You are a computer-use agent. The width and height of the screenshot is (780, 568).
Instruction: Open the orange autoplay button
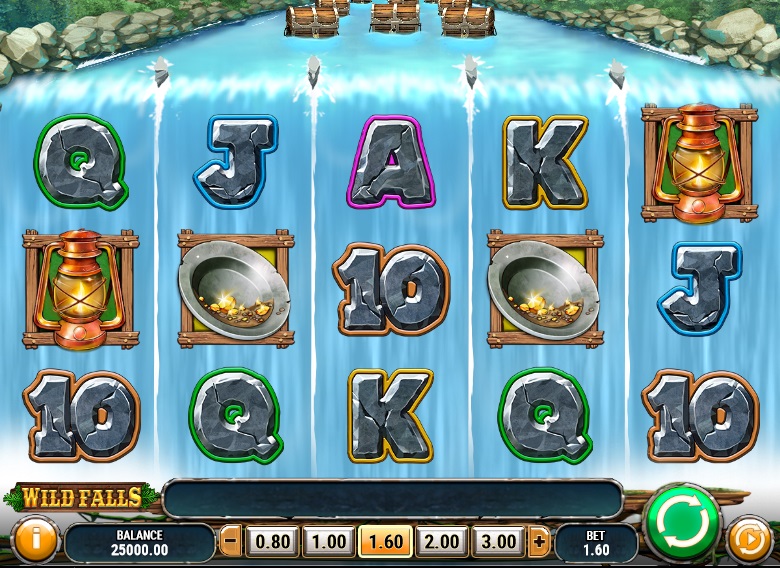[748, 540]
